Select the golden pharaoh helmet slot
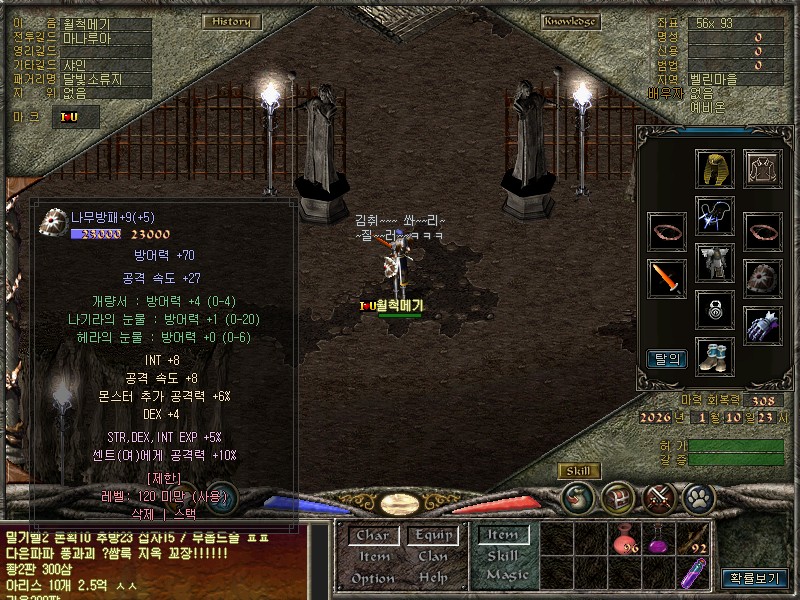This screenshot has height=600, width=800. click(715, 169)
